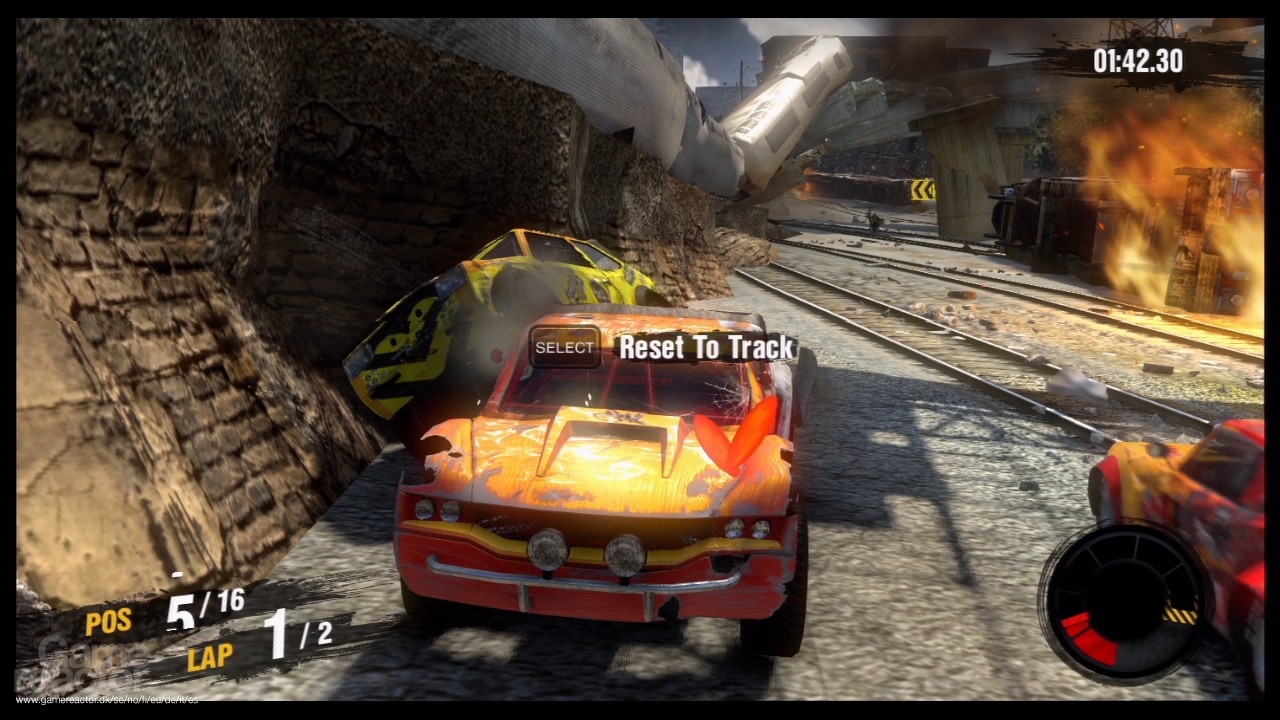This screenshot has height=720, width=1280.
Task: Select the SELECT button prompt
Action: point(564,348)
